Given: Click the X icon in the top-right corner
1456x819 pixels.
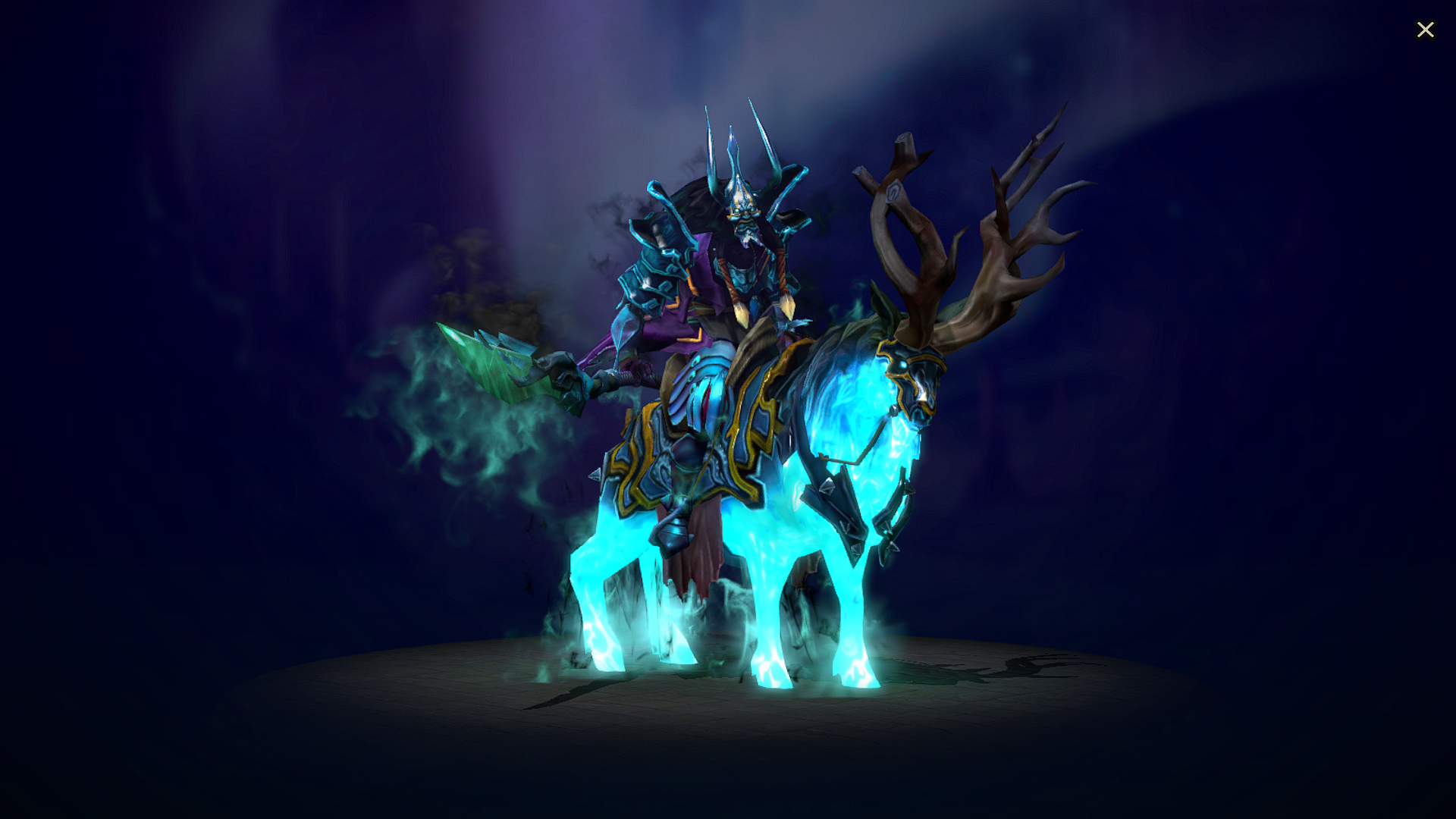Looking at the screenshot, I should pyautogui.click(x=1426, y=30).
